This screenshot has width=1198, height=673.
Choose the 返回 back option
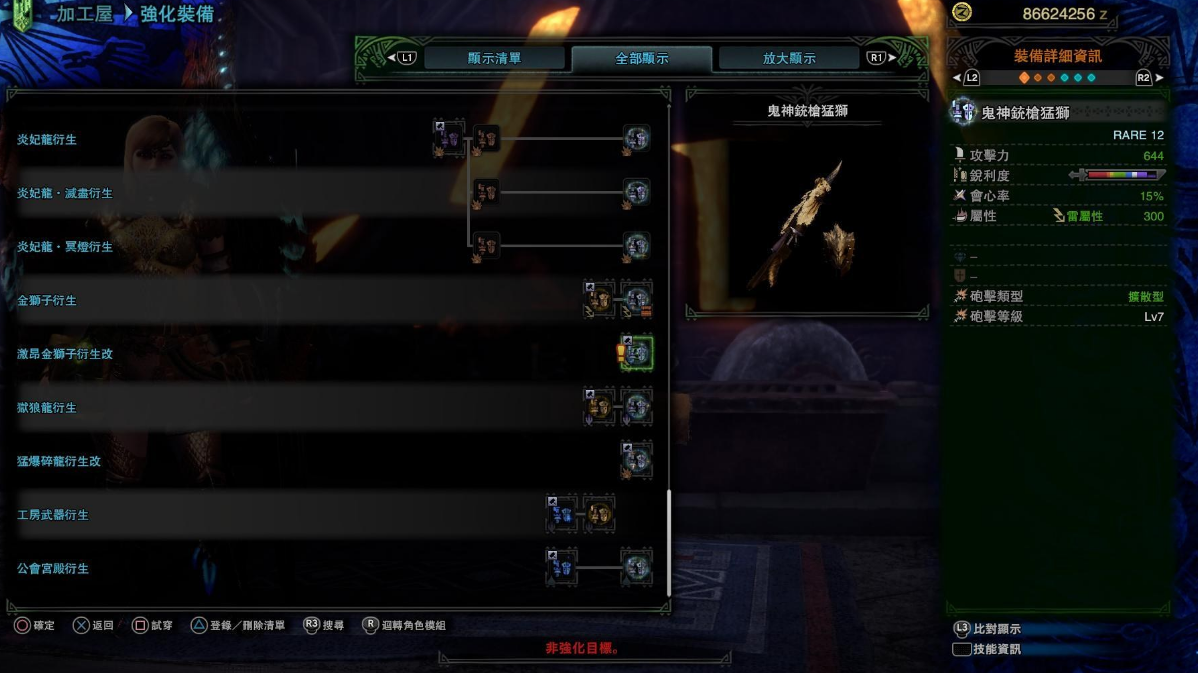93,626
